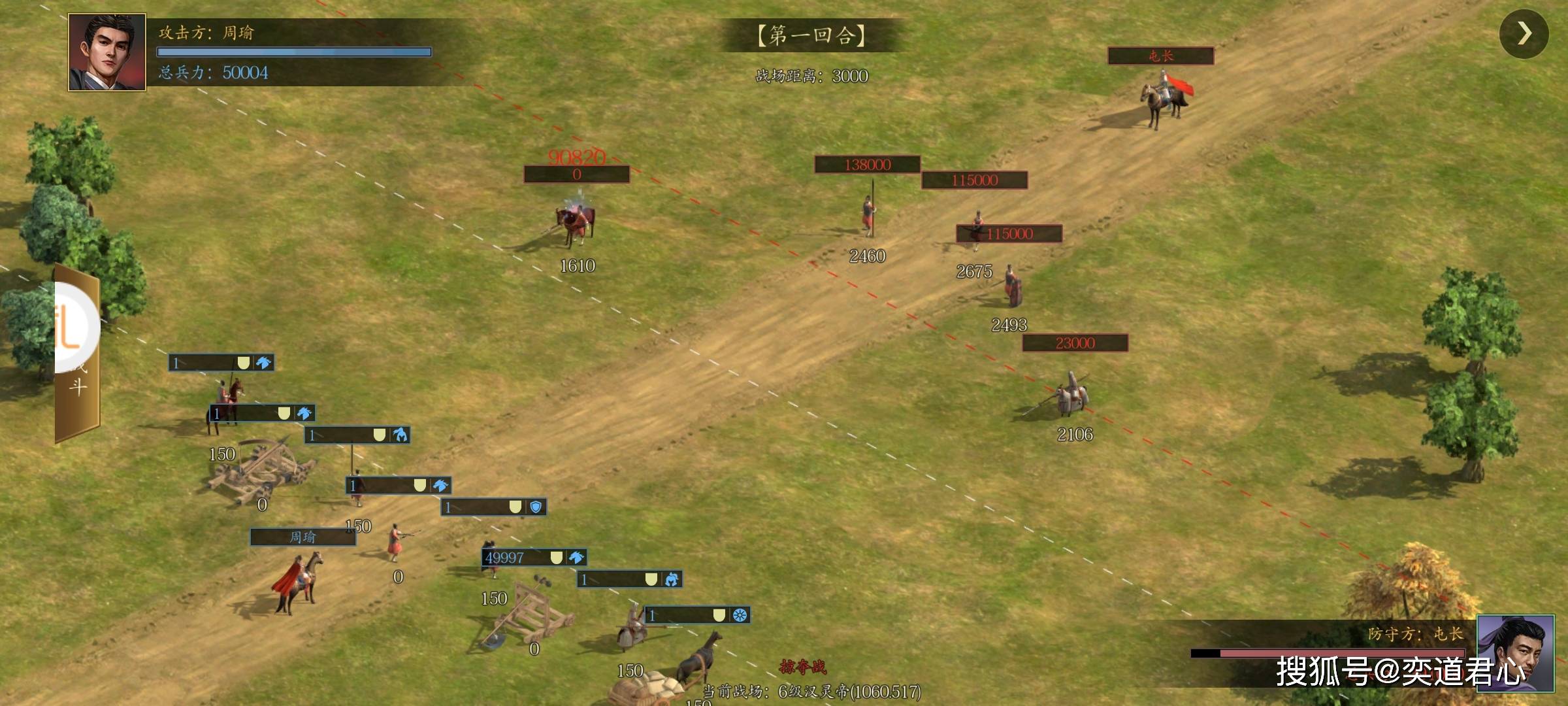Click the arrow button to skip ahead

click(x=1524, y=34)
